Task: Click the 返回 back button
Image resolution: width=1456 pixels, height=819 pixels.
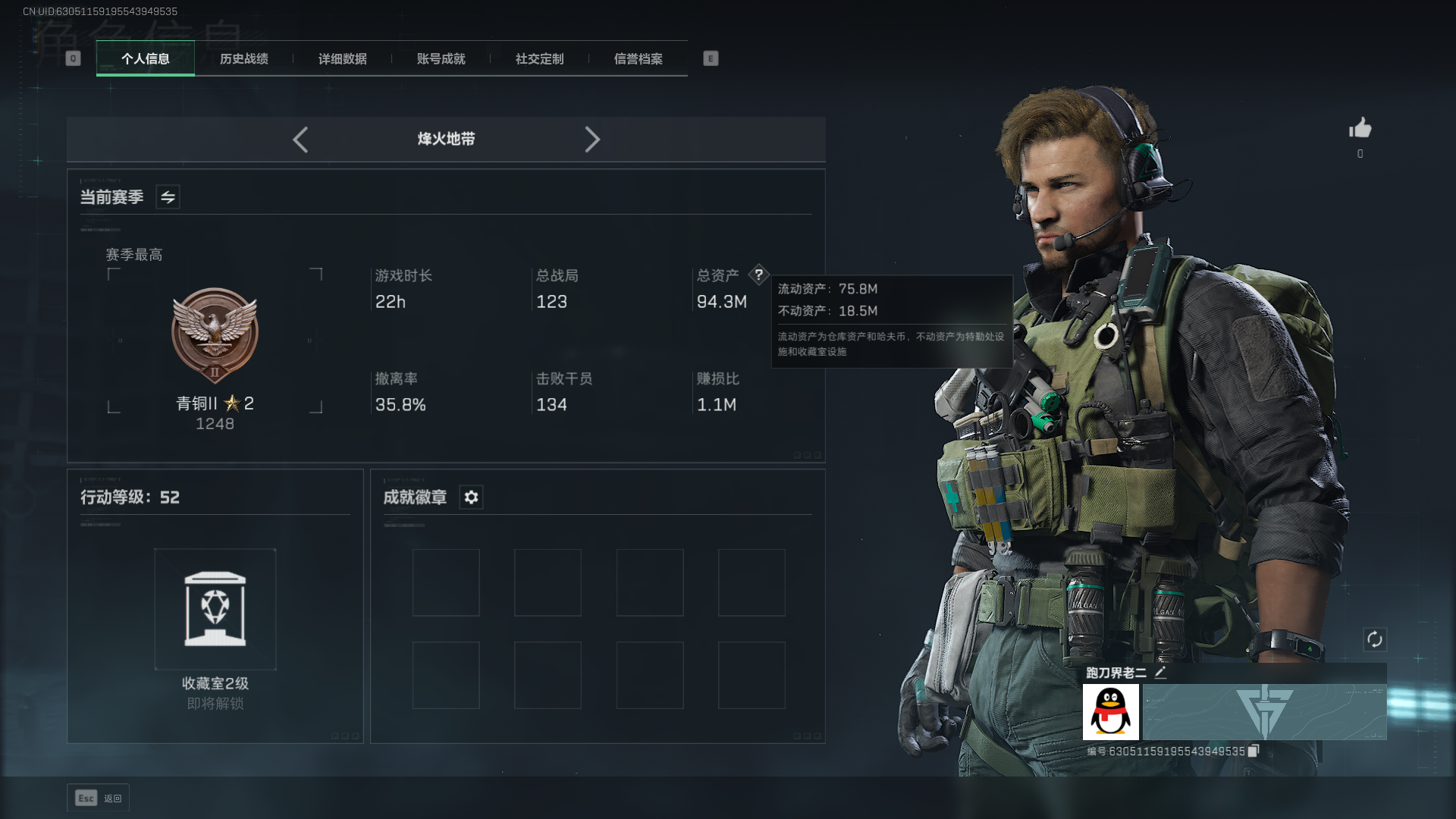Action: point(98,798)
